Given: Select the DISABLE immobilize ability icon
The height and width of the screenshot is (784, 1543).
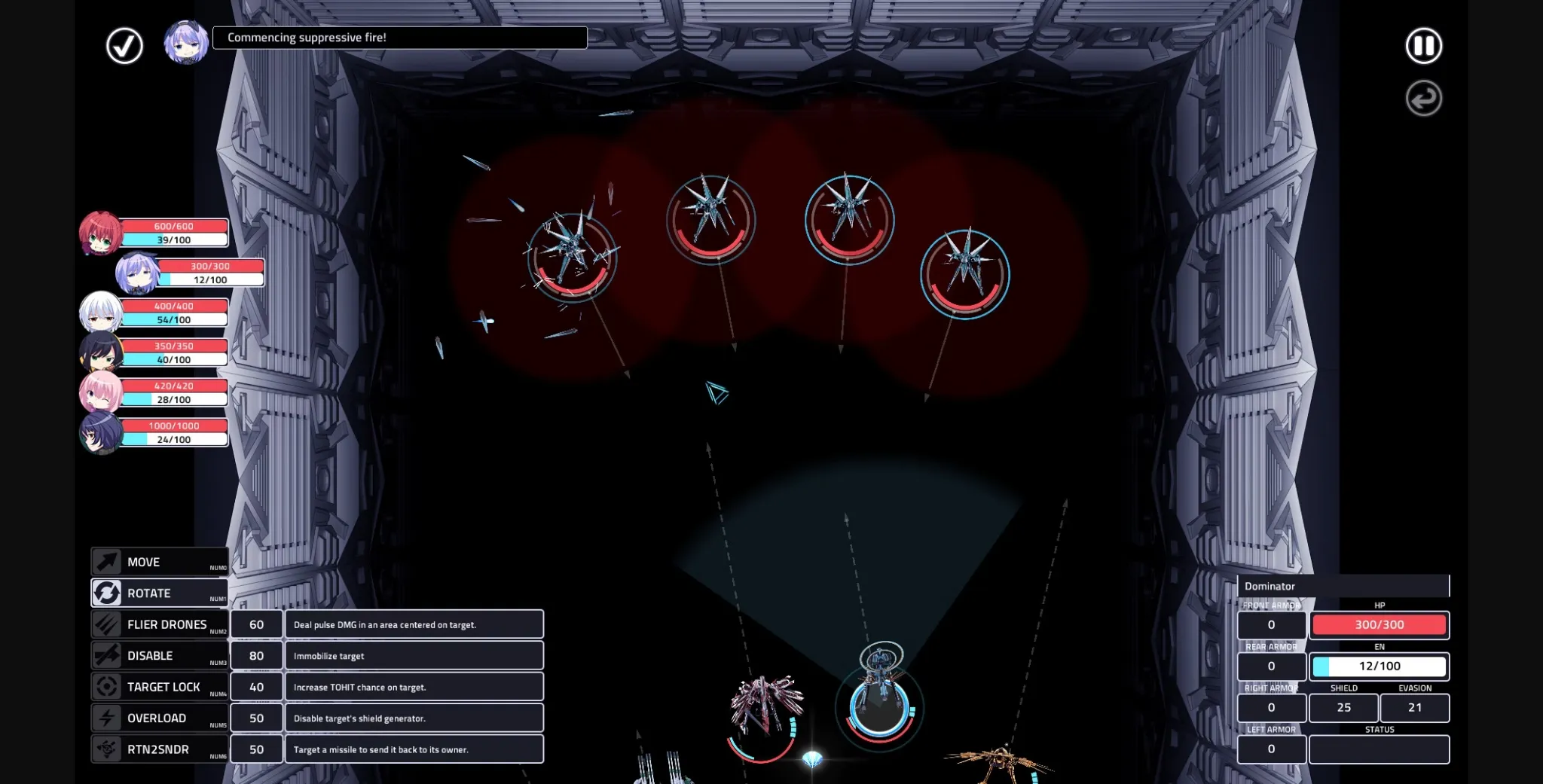Looking at the screenshot, I should (x=106, y=655).
